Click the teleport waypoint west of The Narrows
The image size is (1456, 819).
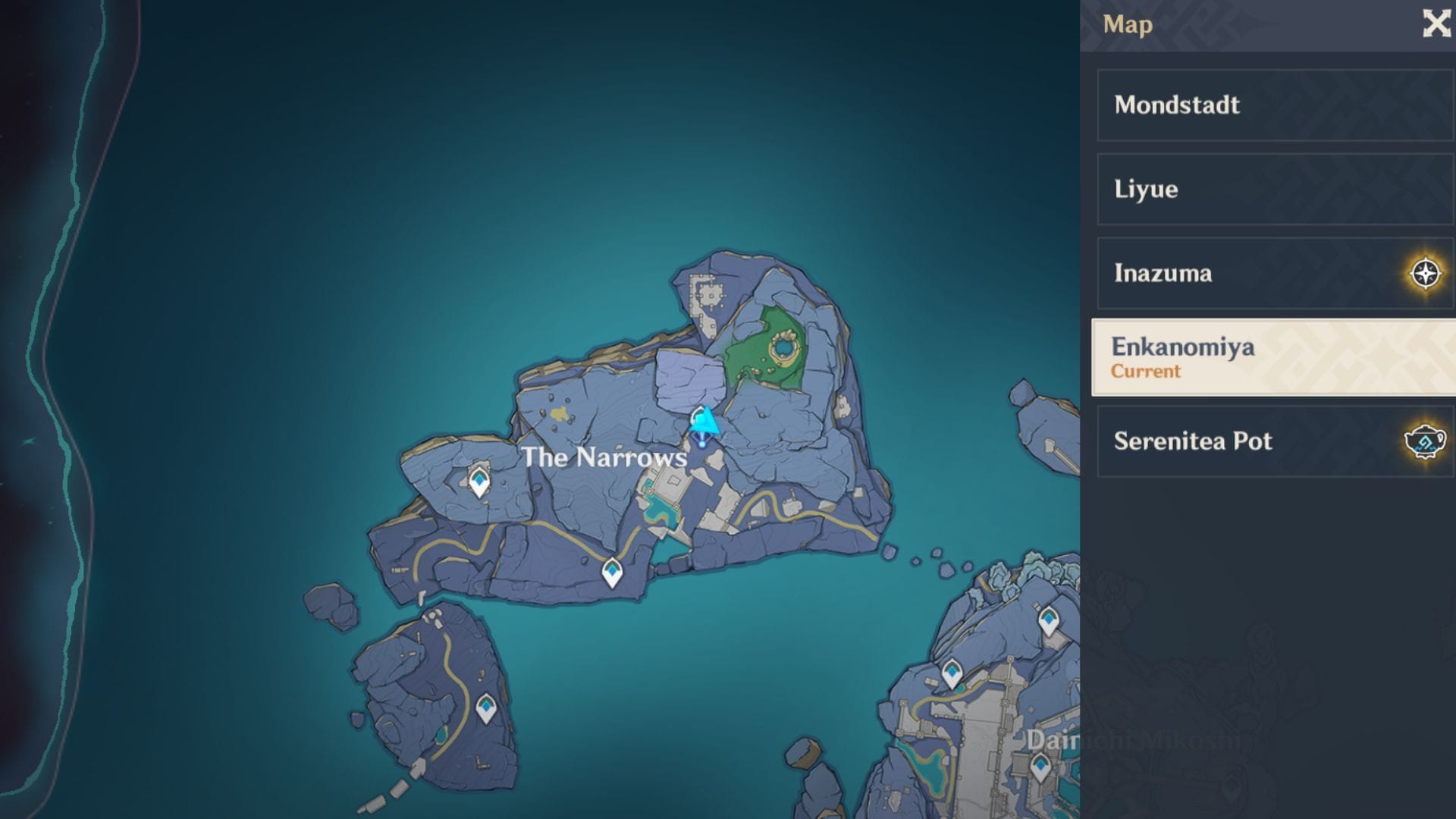pos(479,480)
